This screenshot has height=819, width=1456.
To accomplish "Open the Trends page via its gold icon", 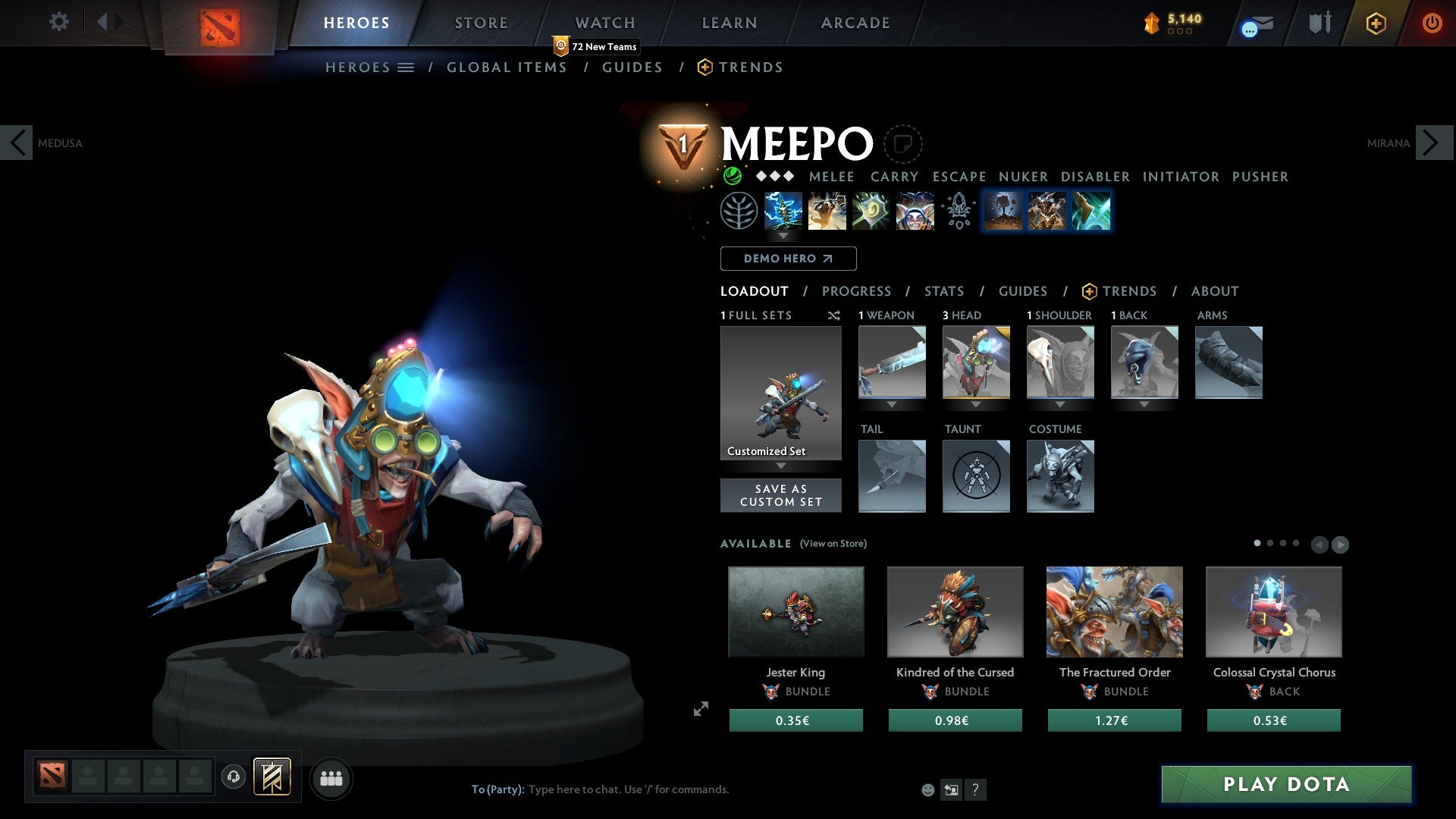I will click(x=1090, y=291).
